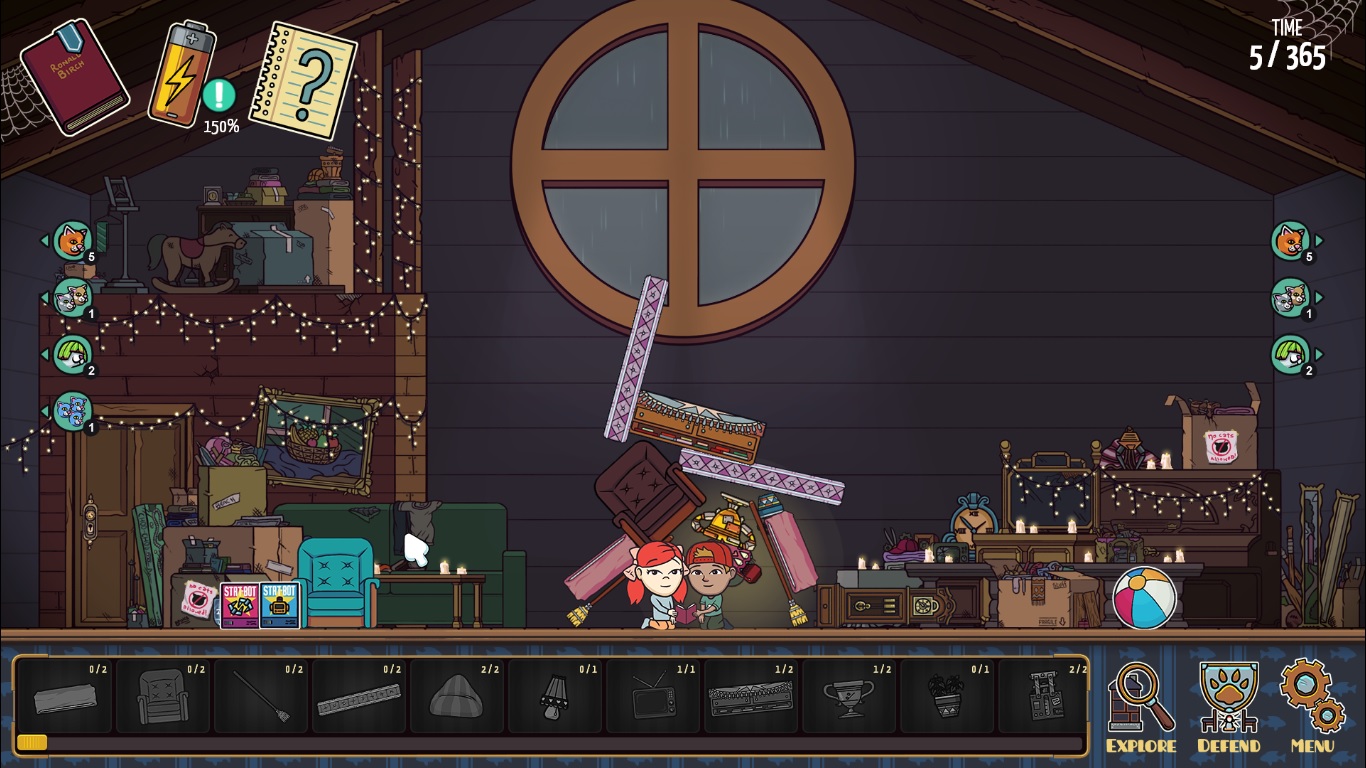Image resolution: width=1366 pixels, height=768 pixels.
Task: Select the television item slot
Action: pyautogui.click(x=652, y=696)
